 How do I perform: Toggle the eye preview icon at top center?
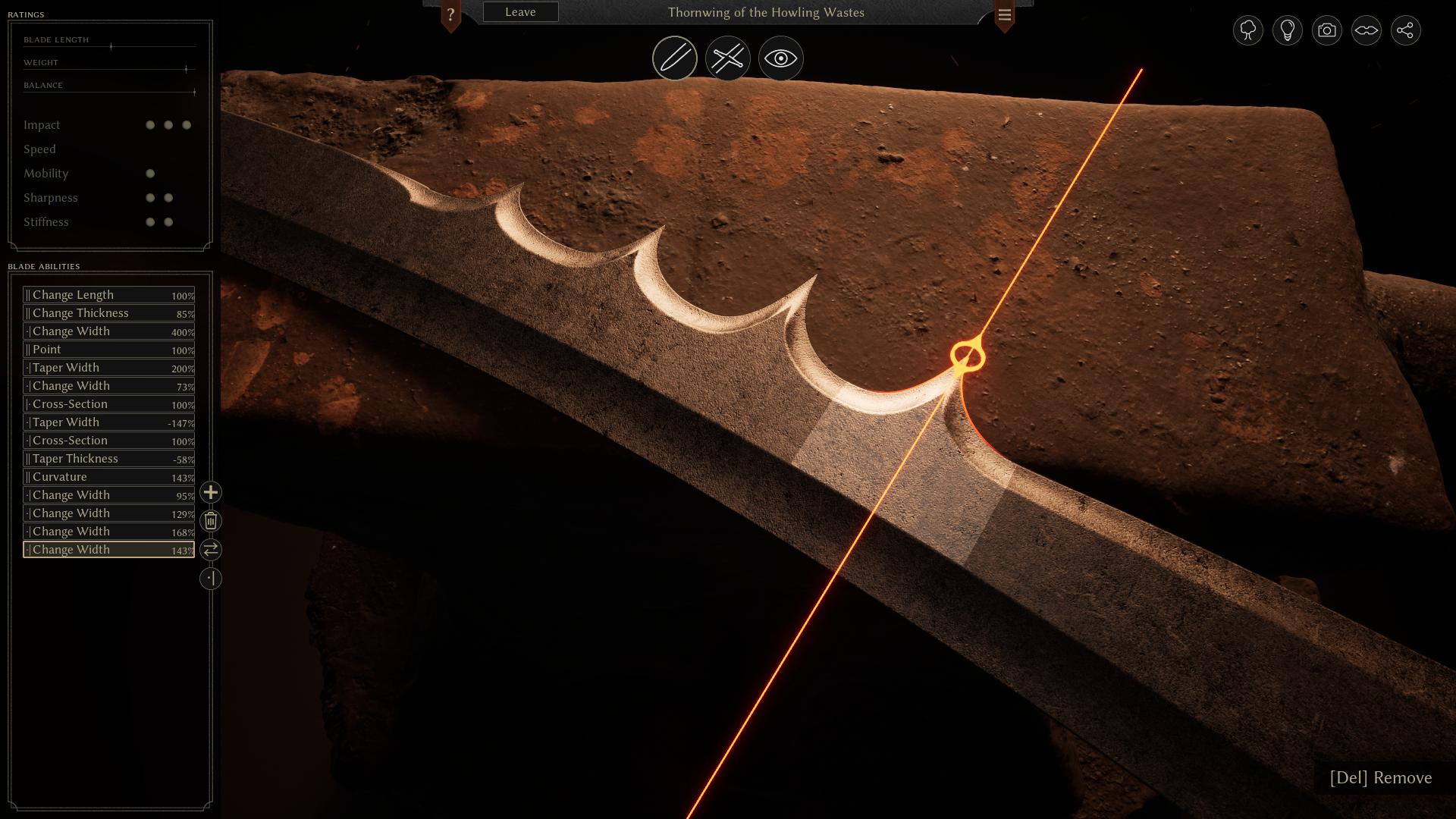pos(780,58)
